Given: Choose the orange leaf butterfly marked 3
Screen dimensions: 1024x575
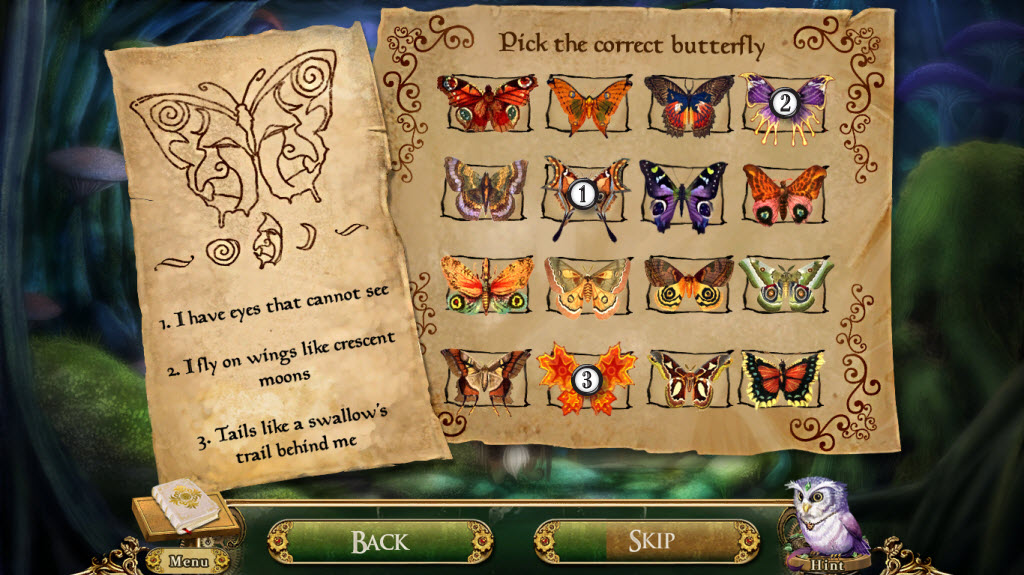Looking at the screenshot, I should pyautogui.click(x=587, y=379).
